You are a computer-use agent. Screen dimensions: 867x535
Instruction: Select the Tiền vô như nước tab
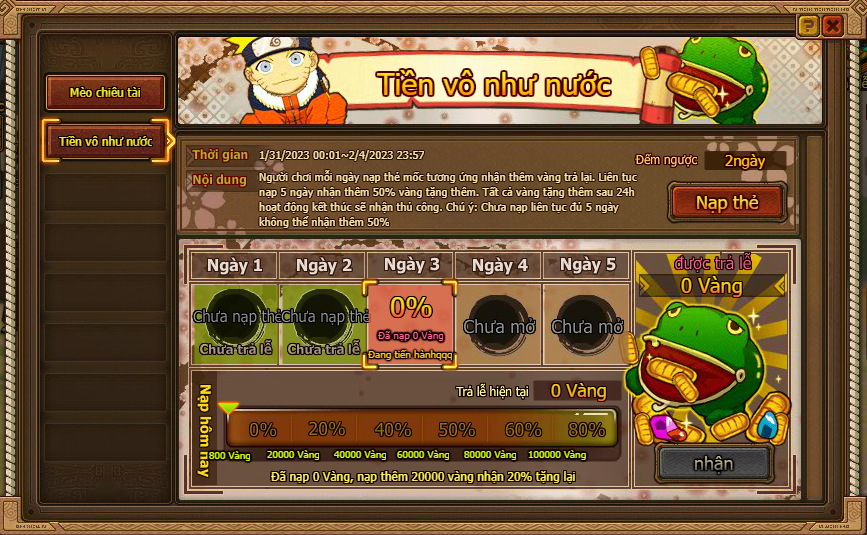105,141
